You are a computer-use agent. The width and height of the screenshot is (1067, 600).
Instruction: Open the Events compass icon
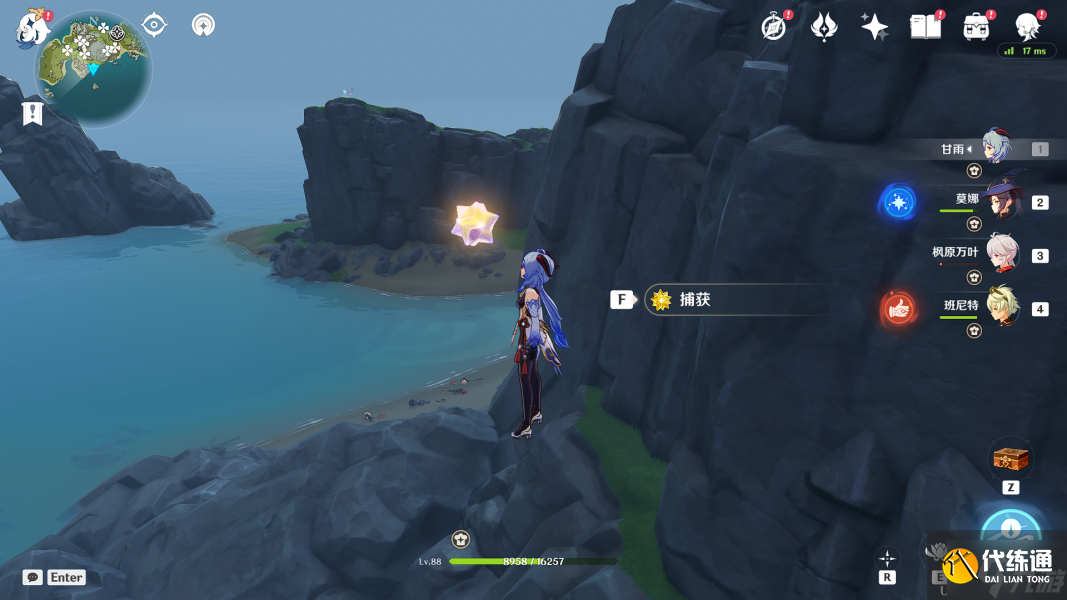(x=773, y=27)
